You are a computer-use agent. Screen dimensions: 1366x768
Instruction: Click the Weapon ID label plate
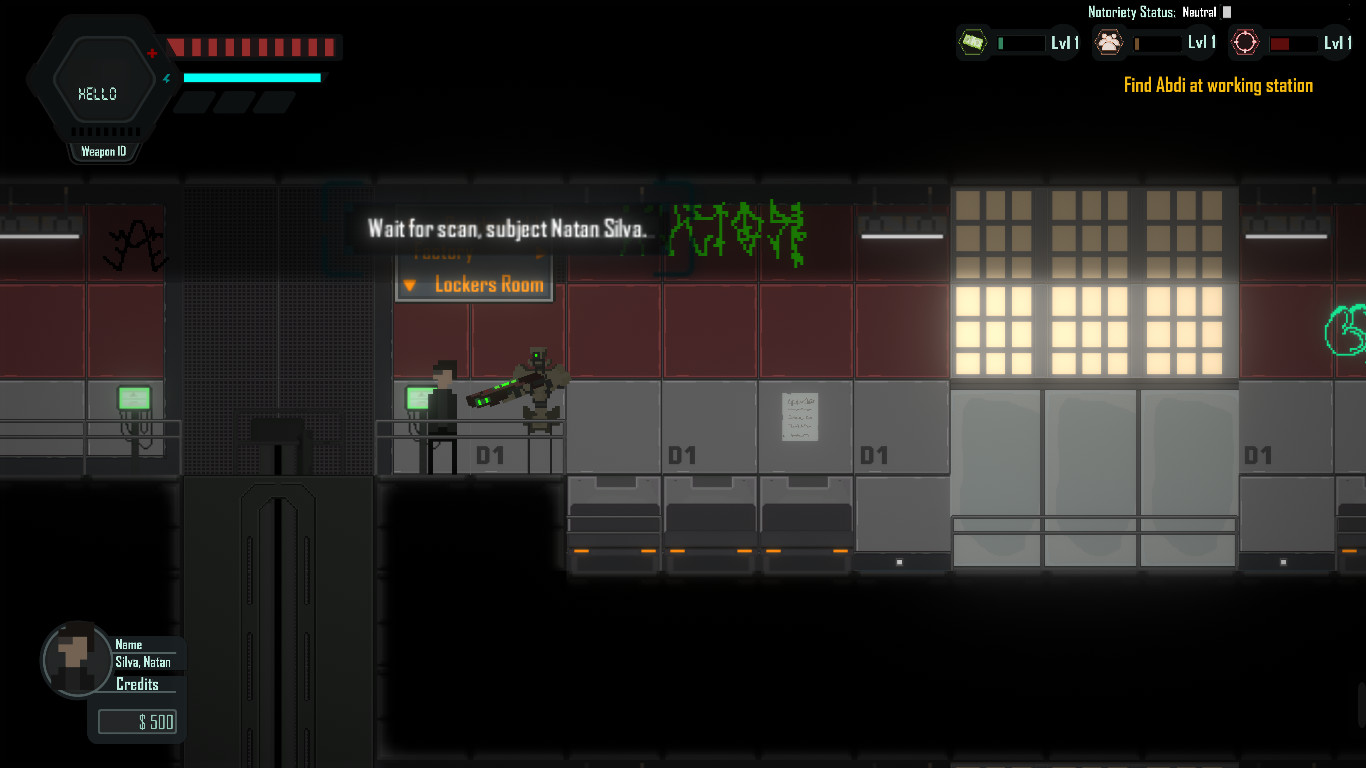[103, 150]
